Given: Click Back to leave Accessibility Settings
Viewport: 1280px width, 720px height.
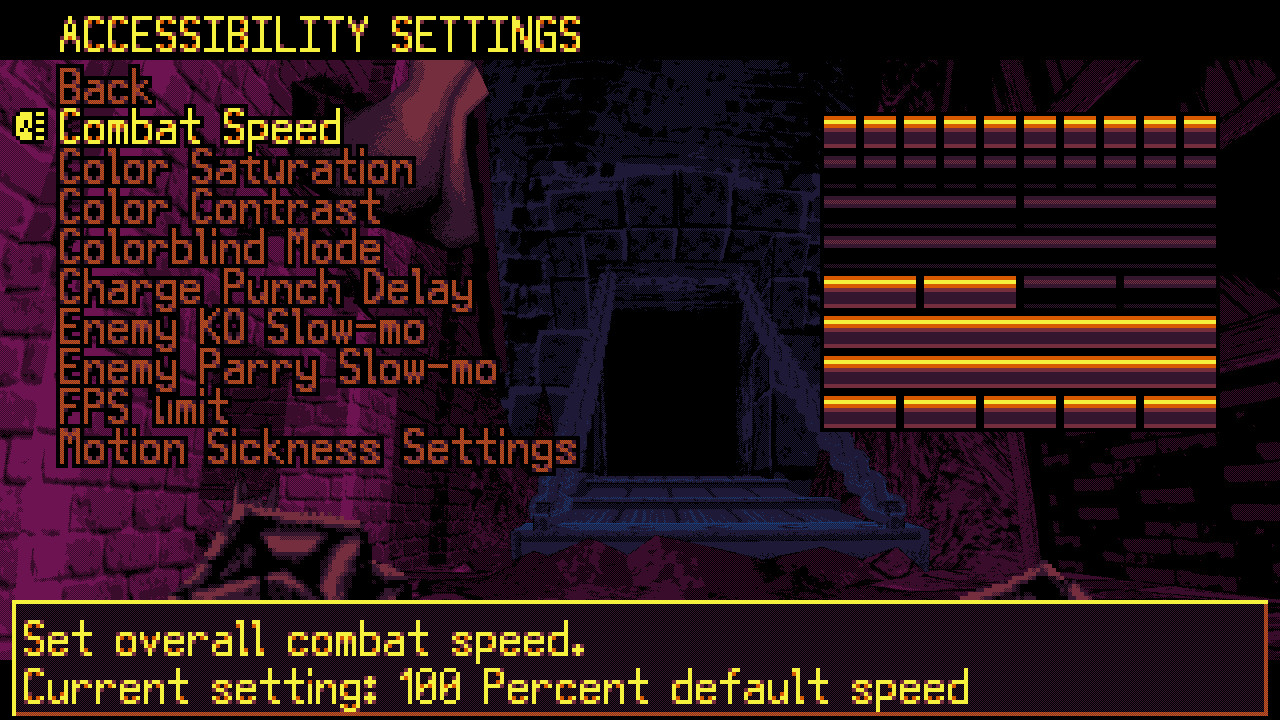Looking at the screenshot, I should (105, 88).
